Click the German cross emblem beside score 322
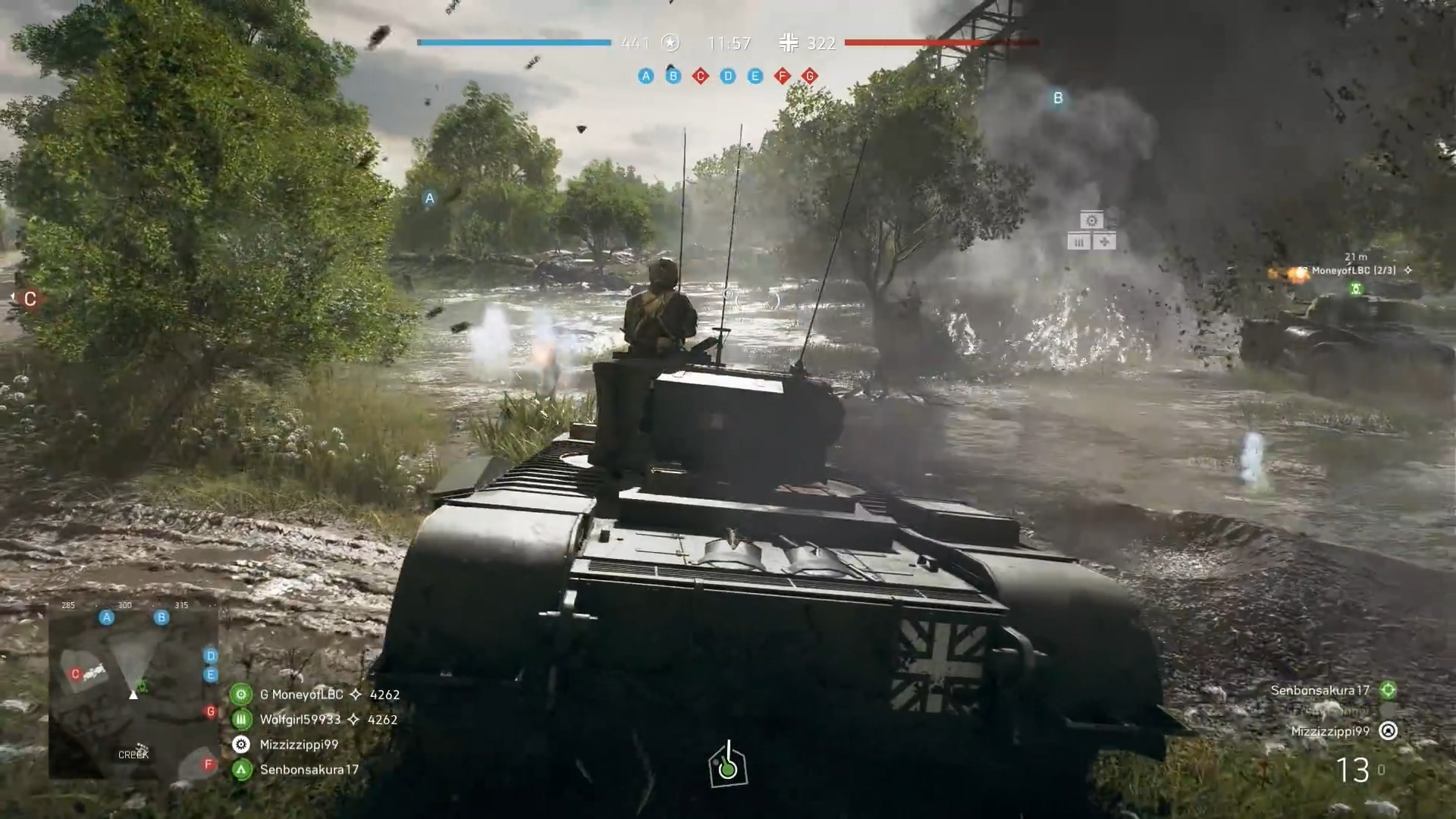This screenshot has height=819, width=1456. [x=789, y=43]
